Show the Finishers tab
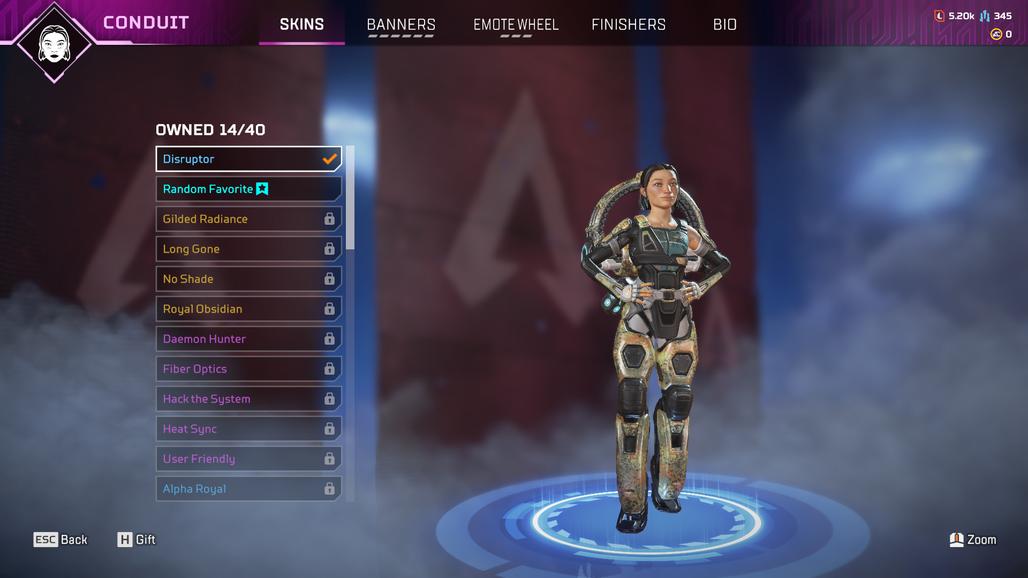The width and height of the screenshot is (1028, 578). (628, 24)
